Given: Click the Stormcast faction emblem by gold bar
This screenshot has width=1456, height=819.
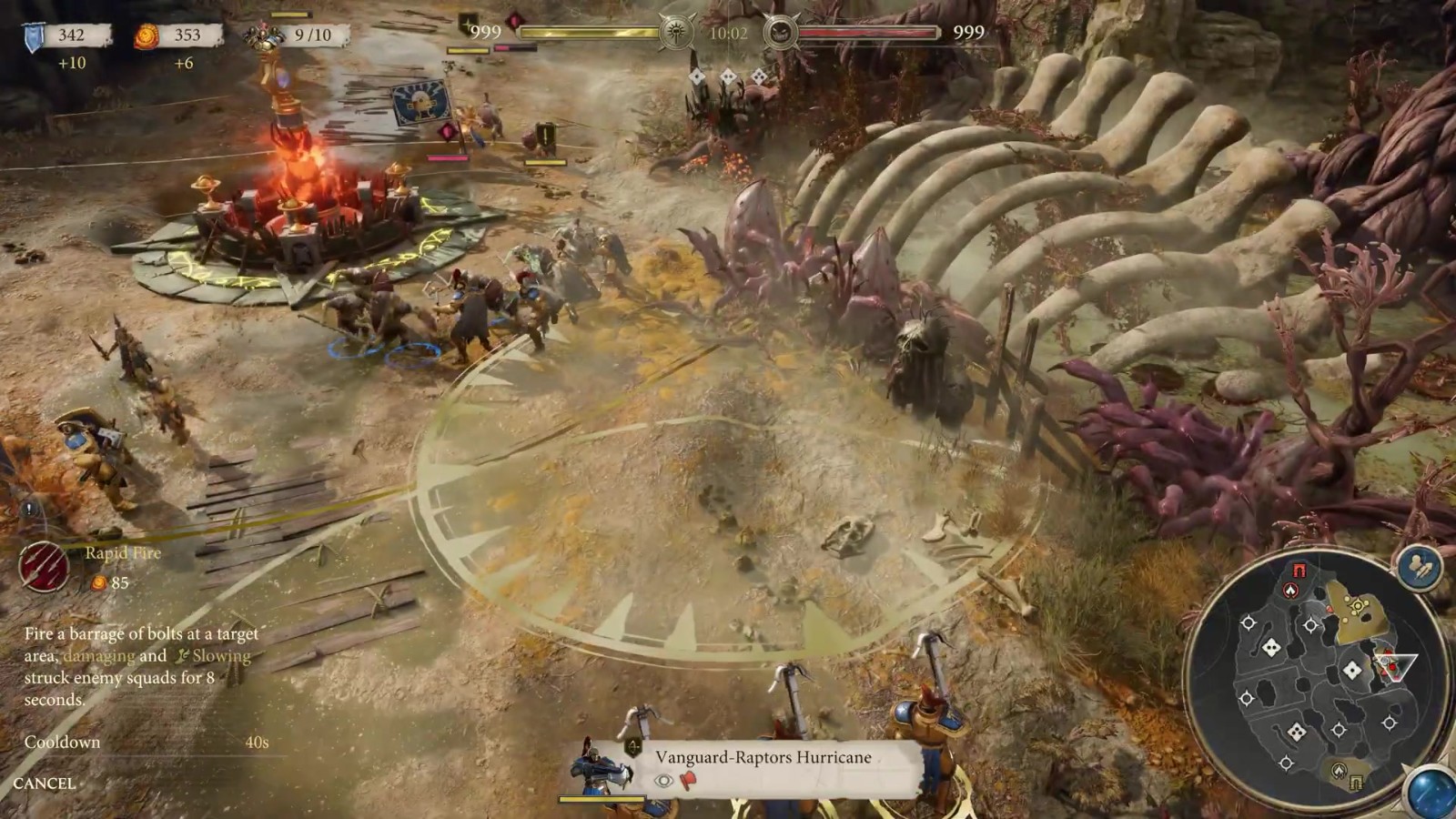Looking at the screenshot, I should pyautogui.click(x=678, y=34).
